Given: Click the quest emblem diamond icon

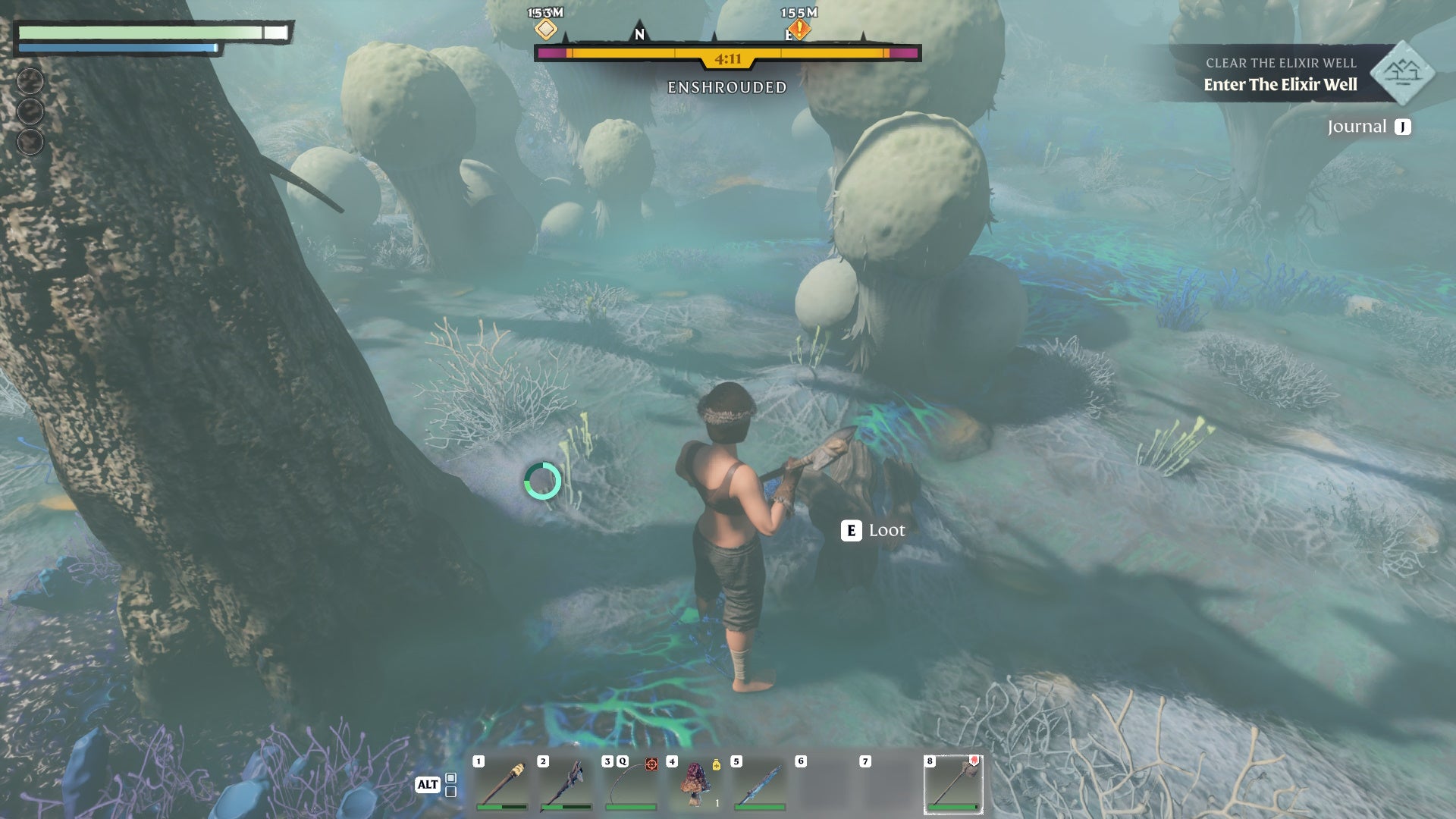Looking at the screenshot, I should pyautogui.click(x=1402, y=73).
